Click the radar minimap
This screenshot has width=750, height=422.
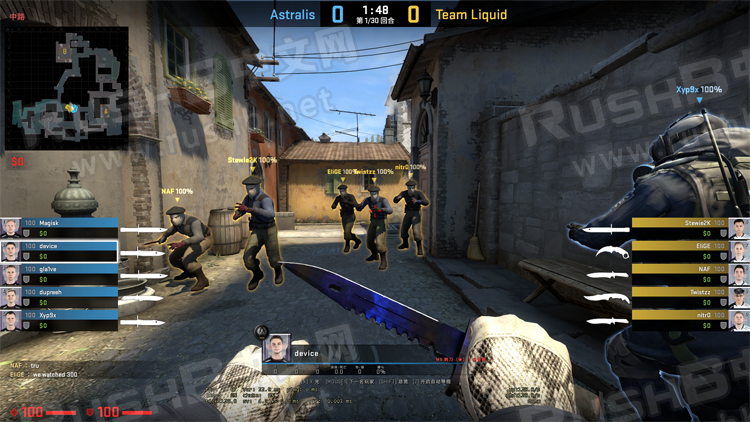[x=67, y=87]
